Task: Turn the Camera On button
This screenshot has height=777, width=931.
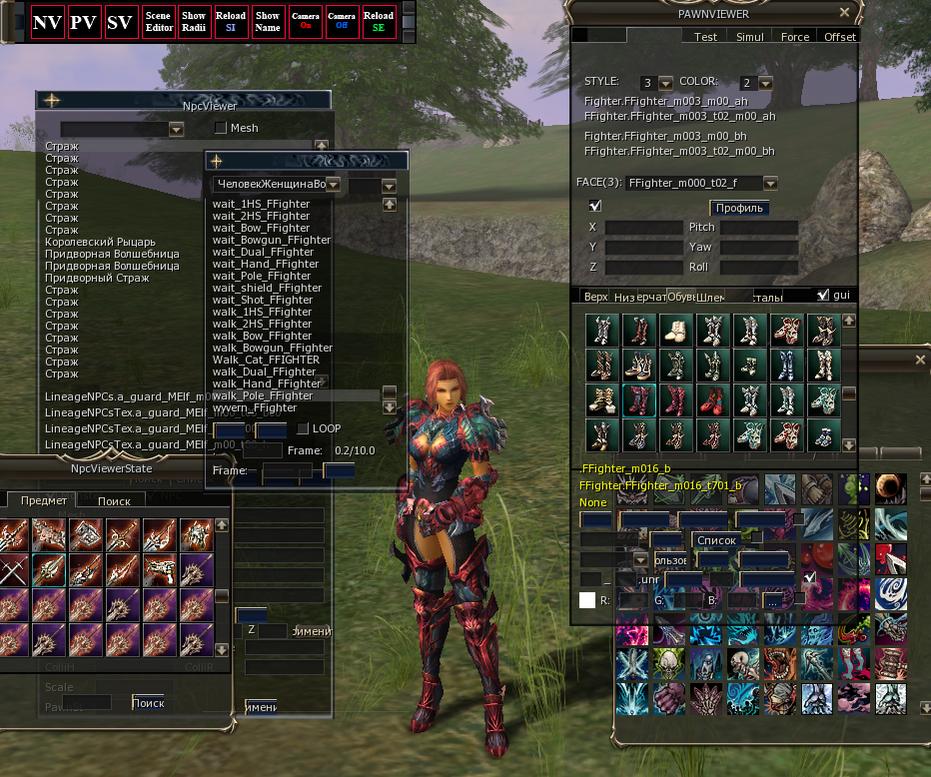Action: click(305, 22)
